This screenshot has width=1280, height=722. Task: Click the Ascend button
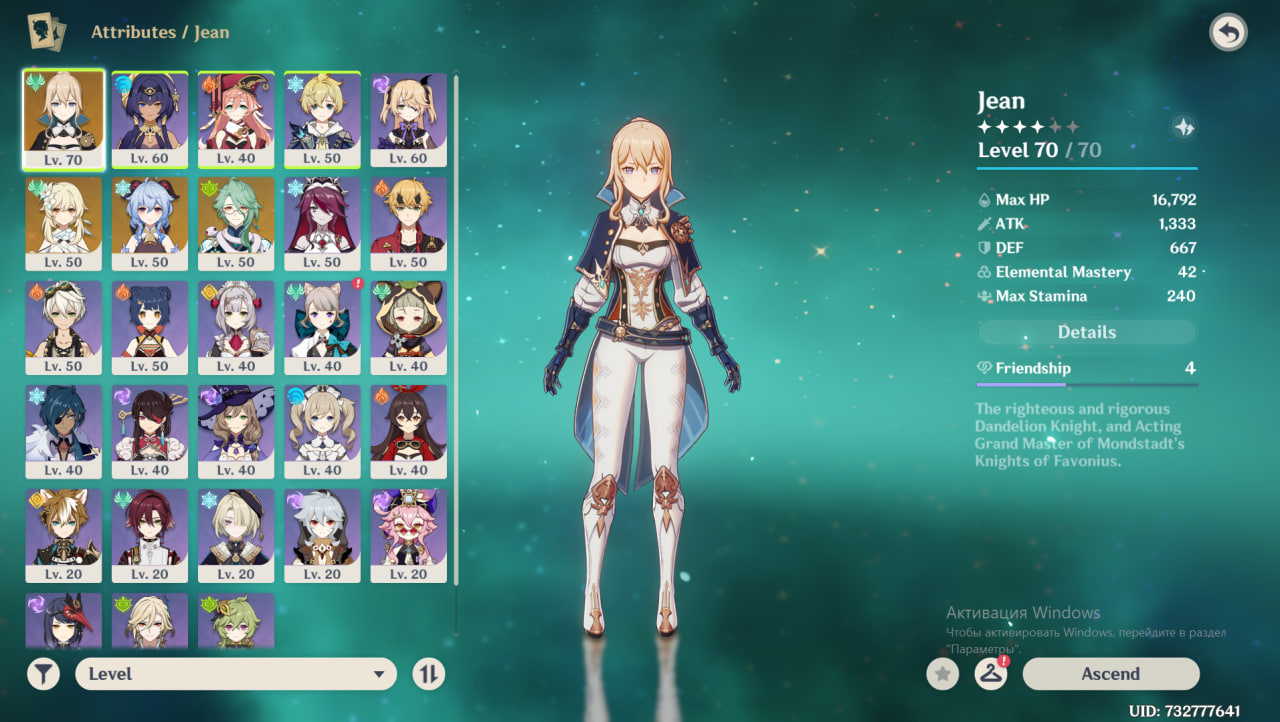coord(1110,674)
